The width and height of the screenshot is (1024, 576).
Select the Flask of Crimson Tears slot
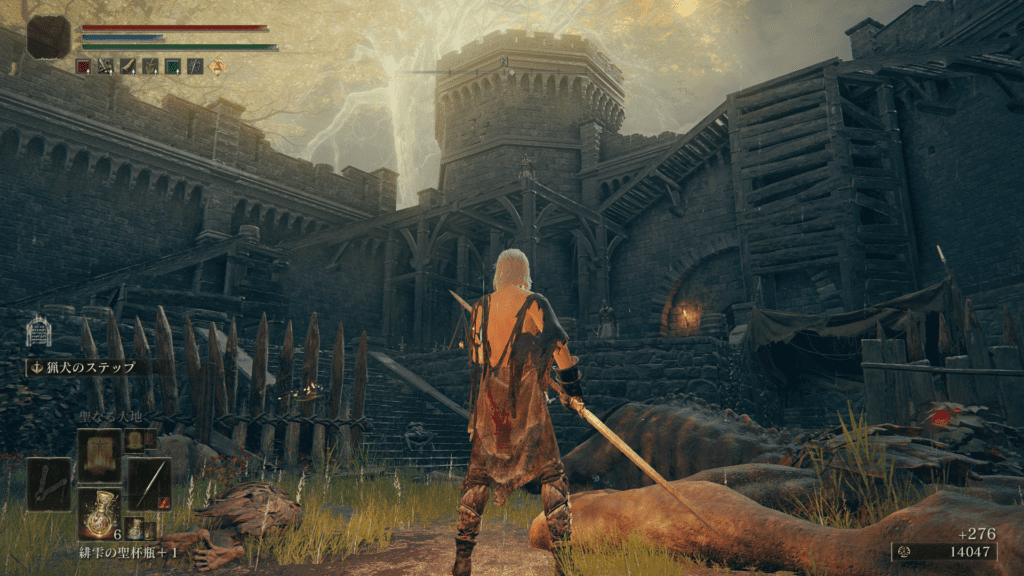[x=100, y=511]
